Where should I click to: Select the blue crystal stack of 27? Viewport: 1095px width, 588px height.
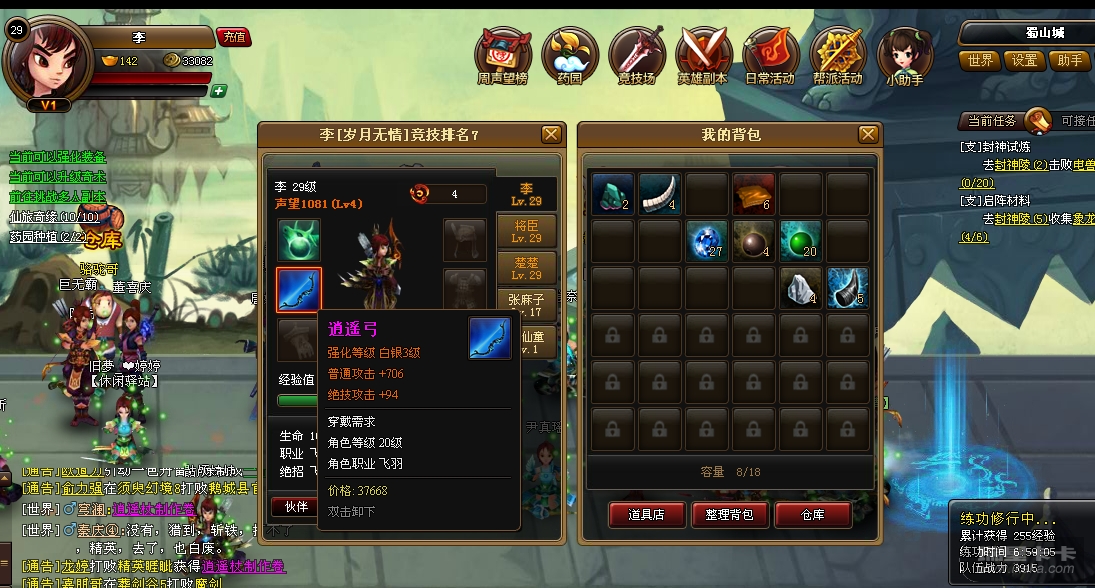click(x=706, y=241)
